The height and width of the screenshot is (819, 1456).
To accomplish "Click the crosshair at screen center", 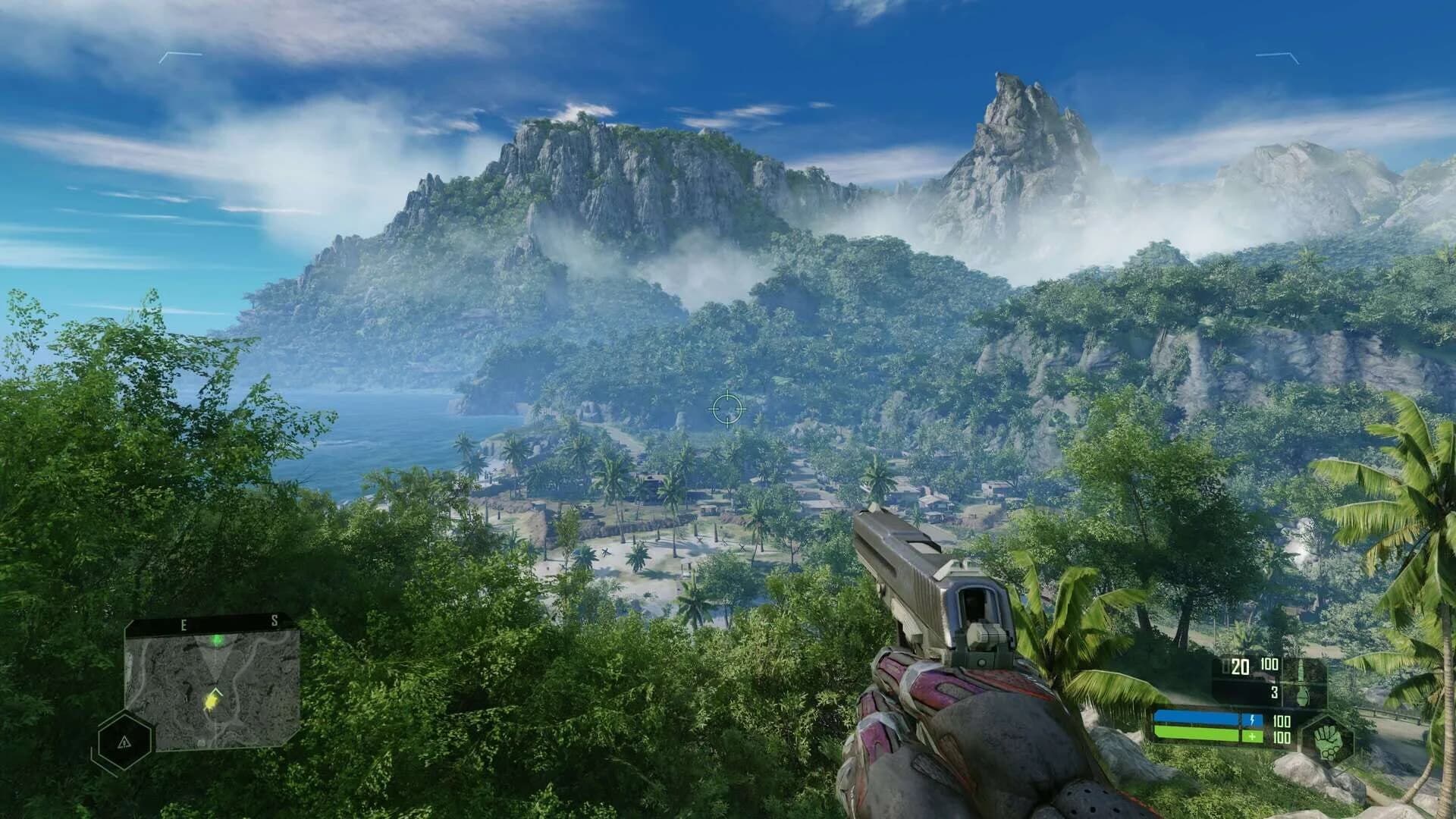I will pyautogui.click(x=728, y=409).
